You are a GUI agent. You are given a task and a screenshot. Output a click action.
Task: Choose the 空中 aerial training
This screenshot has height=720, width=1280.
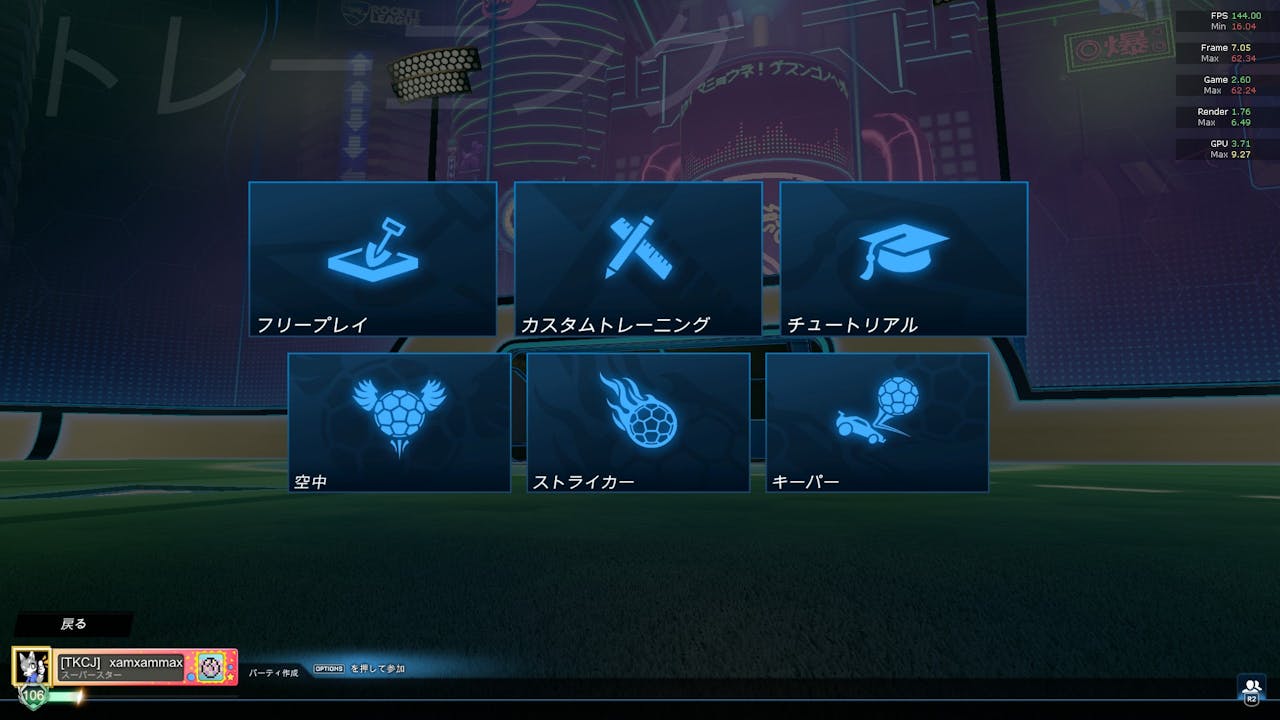(399, 421)
